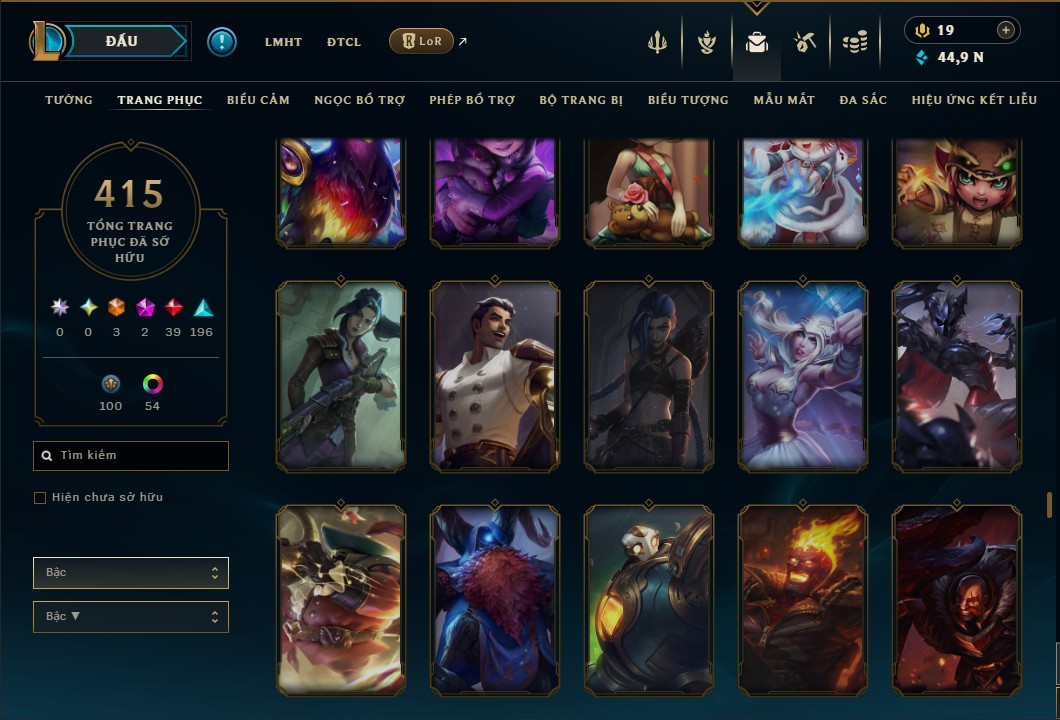Click the Tìm kiếm search box
1060x720 pixels.
tap(131, 456)
